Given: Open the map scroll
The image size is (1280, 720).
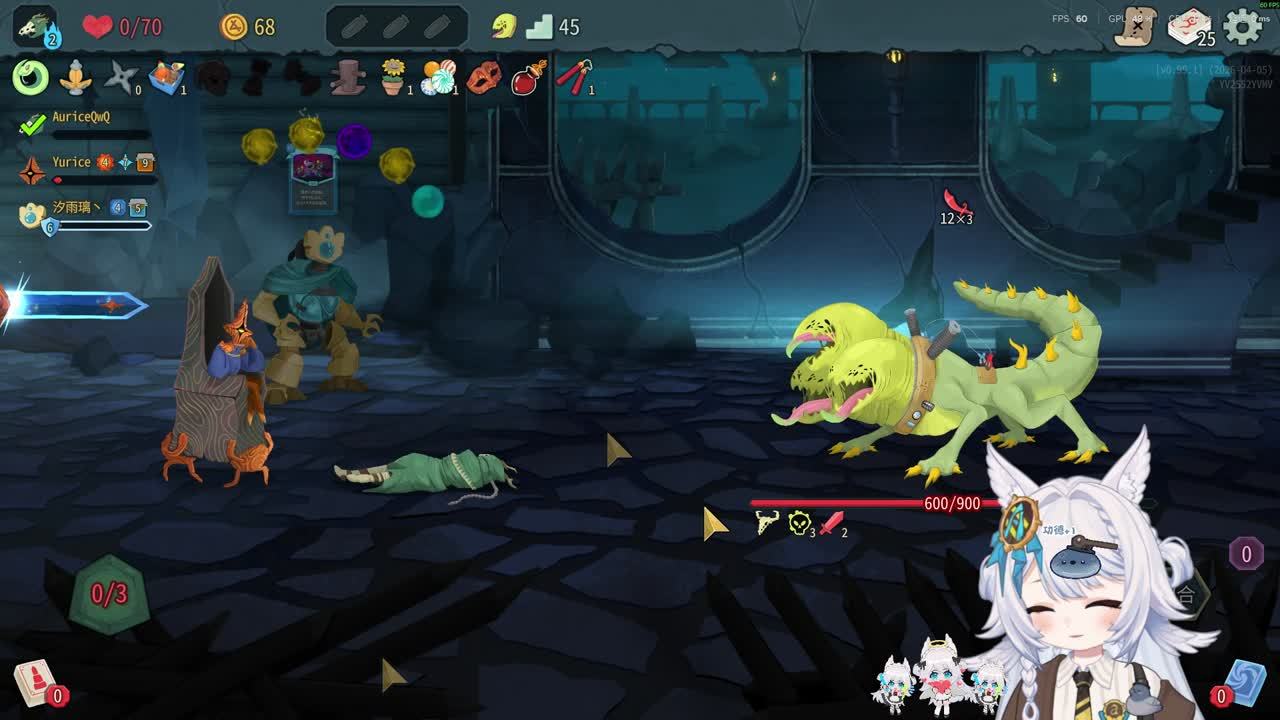Looking at the screenshot, I should coord(1136,27).
